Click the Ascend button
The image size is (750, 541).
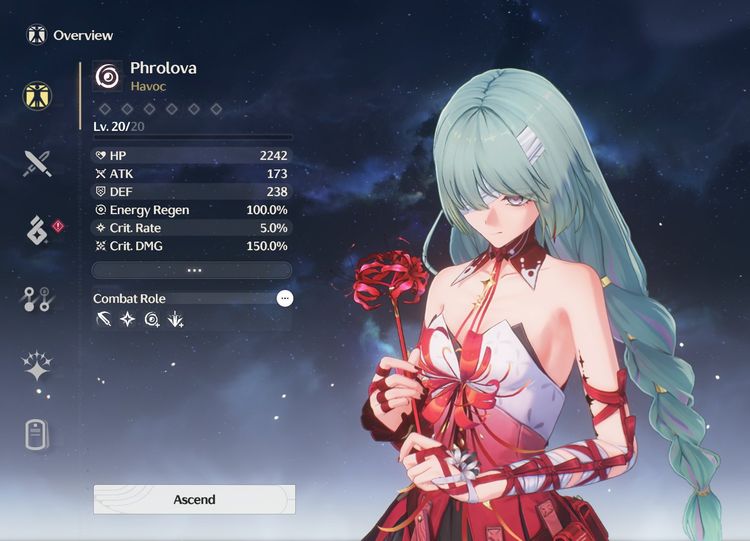tap(194, 499)
